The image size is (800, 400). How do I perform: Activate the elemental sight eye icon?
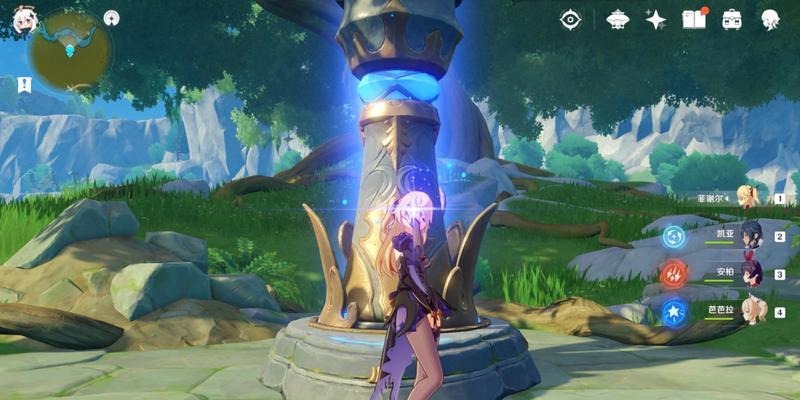point(570,19)
